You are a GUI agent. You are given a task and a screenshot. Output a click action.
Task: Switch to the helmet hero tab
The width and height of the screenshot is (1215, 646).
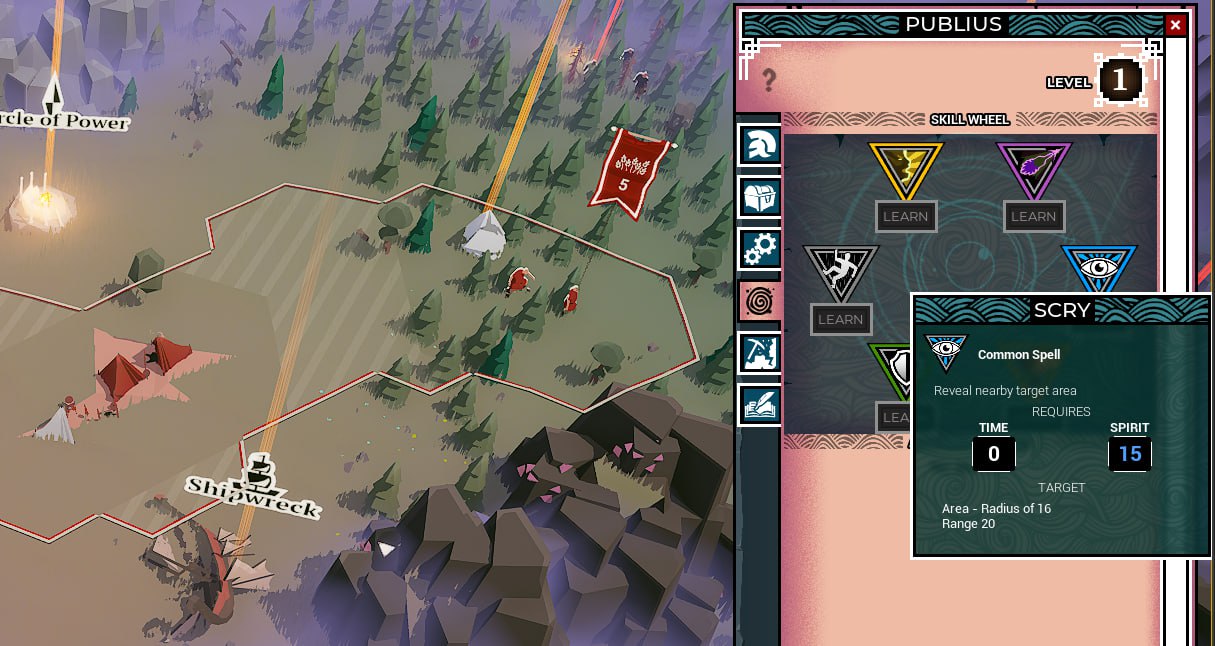click(x=759, y=144)
